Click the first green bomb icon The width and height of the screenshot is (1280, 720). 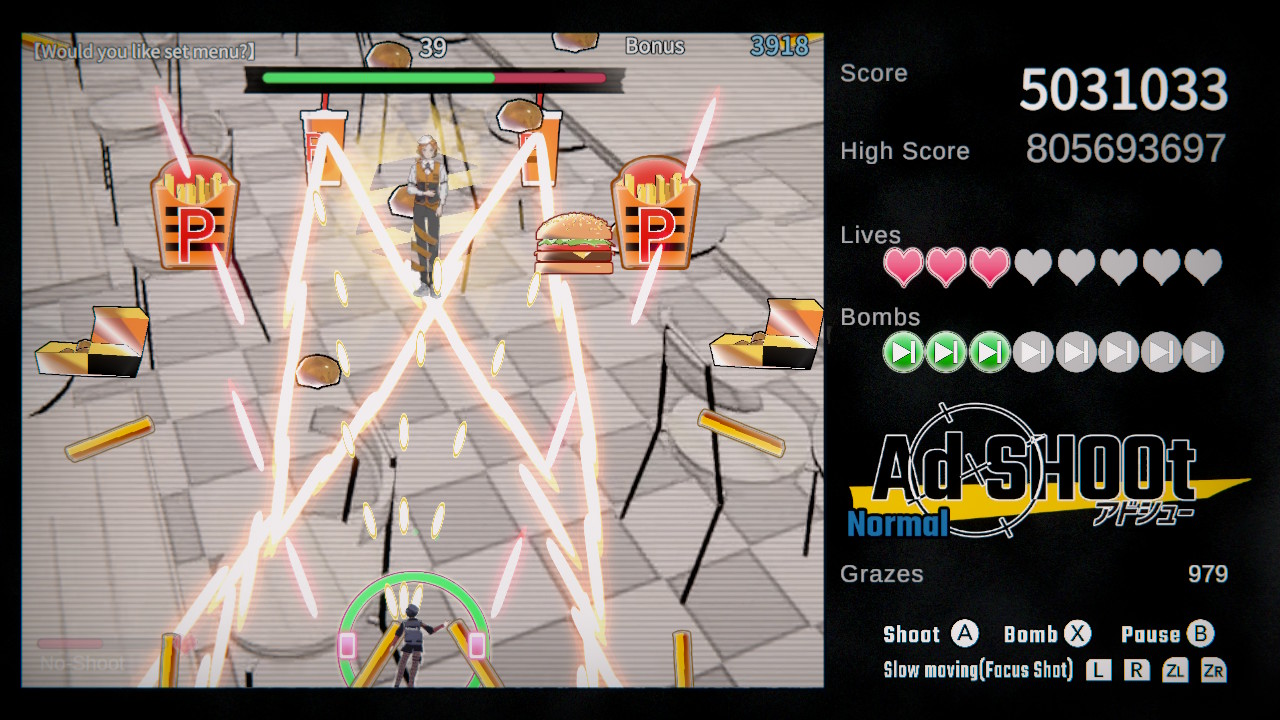(902, 352)
